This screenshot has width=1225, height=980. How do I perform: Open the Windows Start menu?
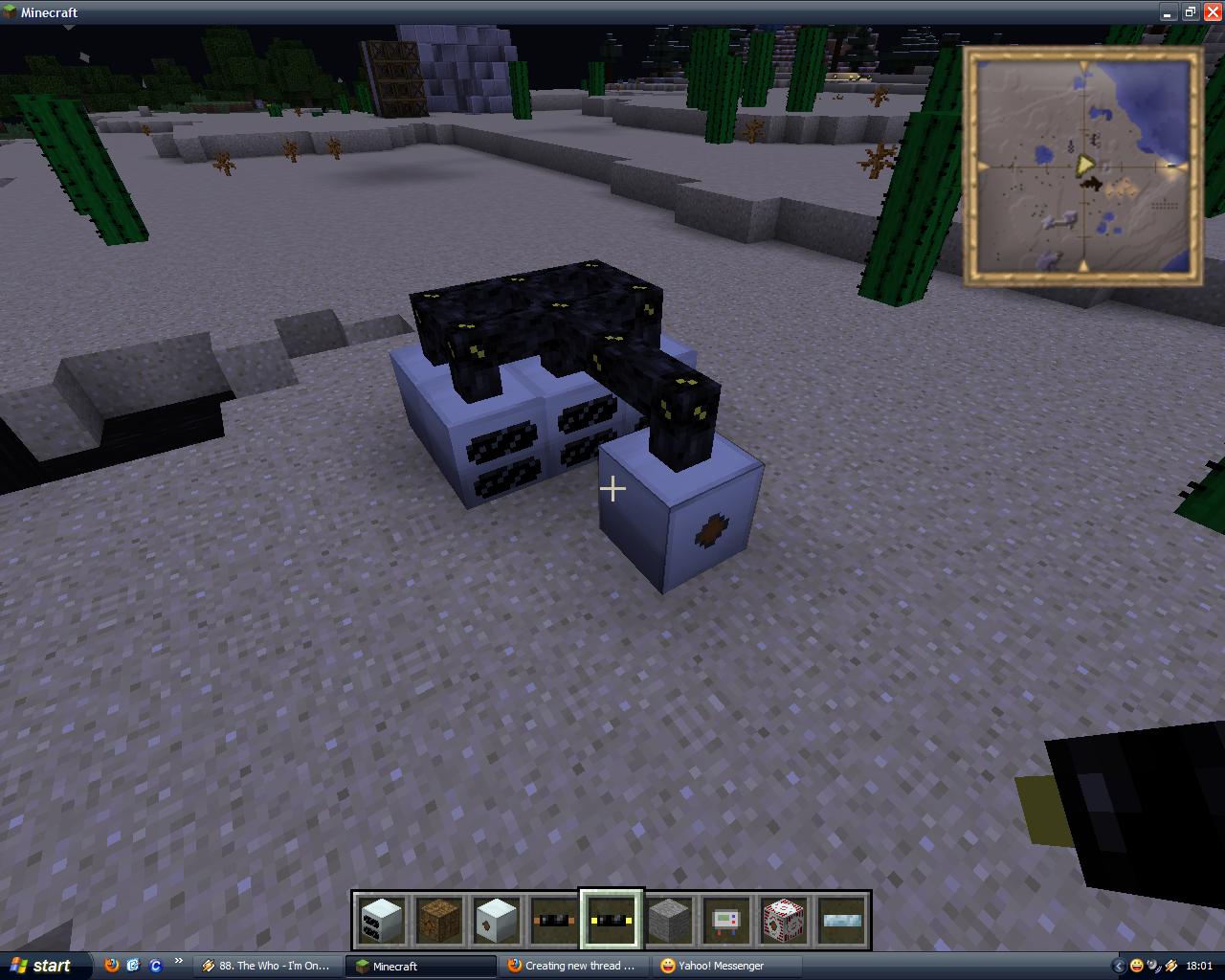coord(40,966)
